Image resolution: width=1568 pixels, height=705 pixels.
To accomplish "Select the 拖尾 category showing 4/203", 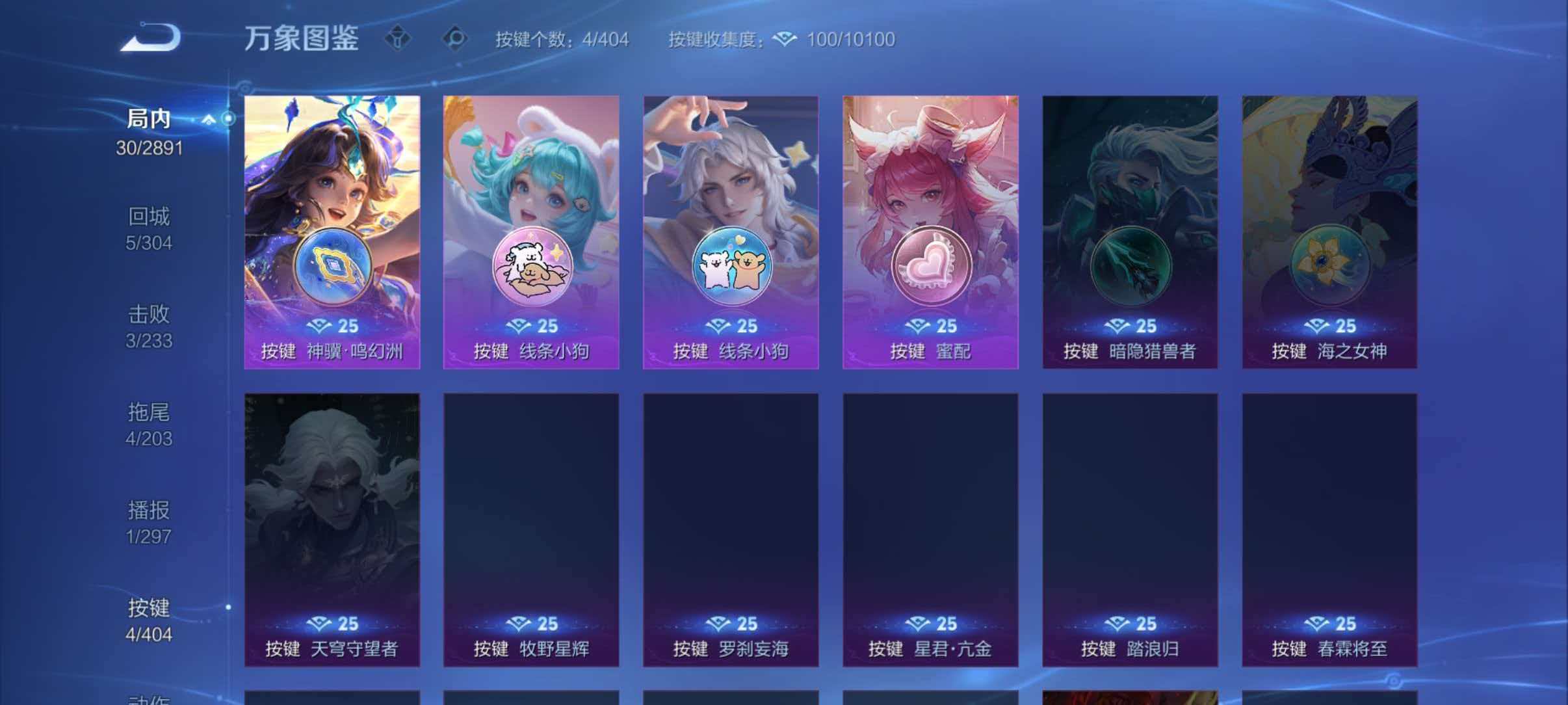I will pyautogui.click(x=150, y=424).
